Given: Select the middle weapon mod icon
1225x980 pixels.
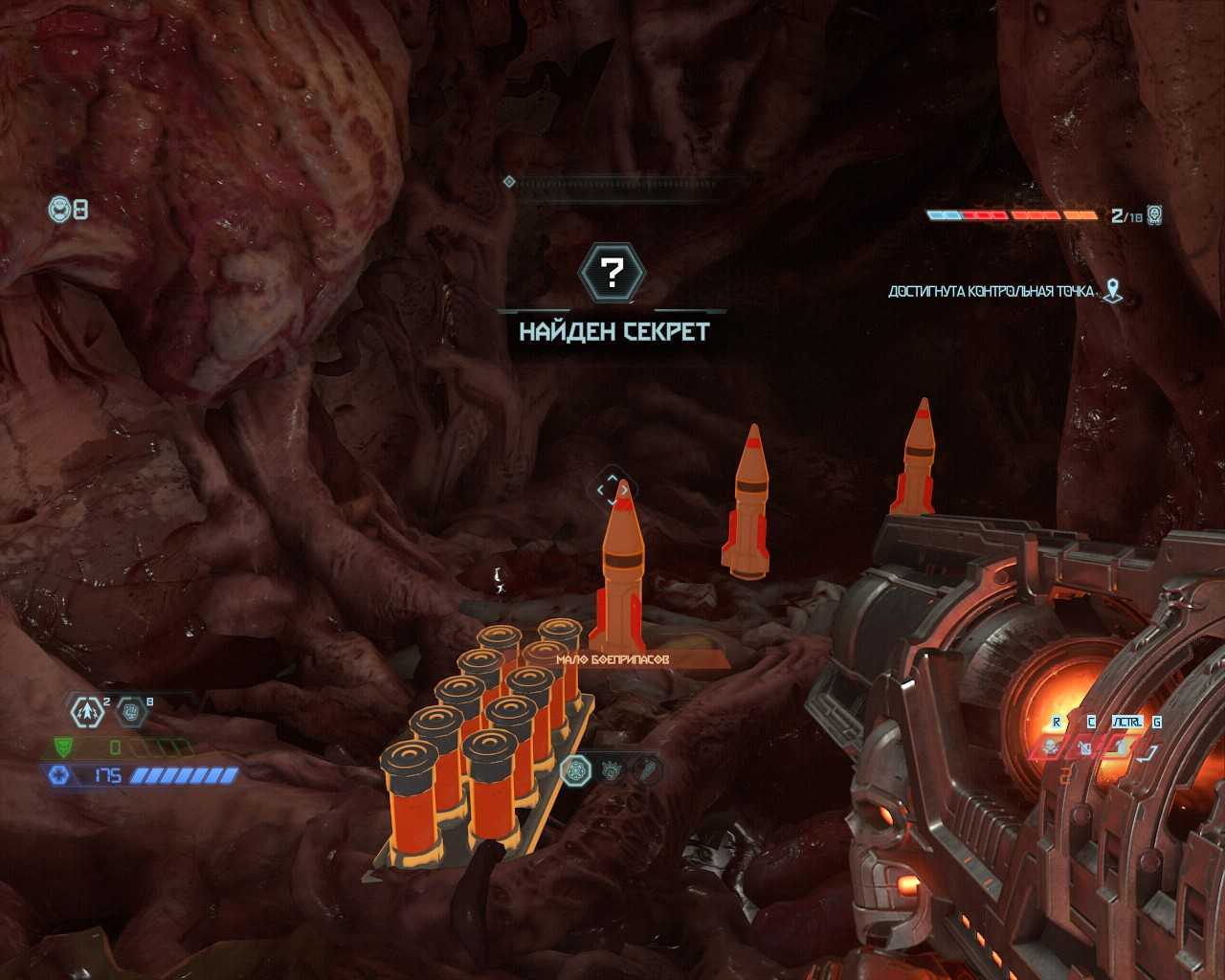Looking at the screenshot, I should (612, 769).
